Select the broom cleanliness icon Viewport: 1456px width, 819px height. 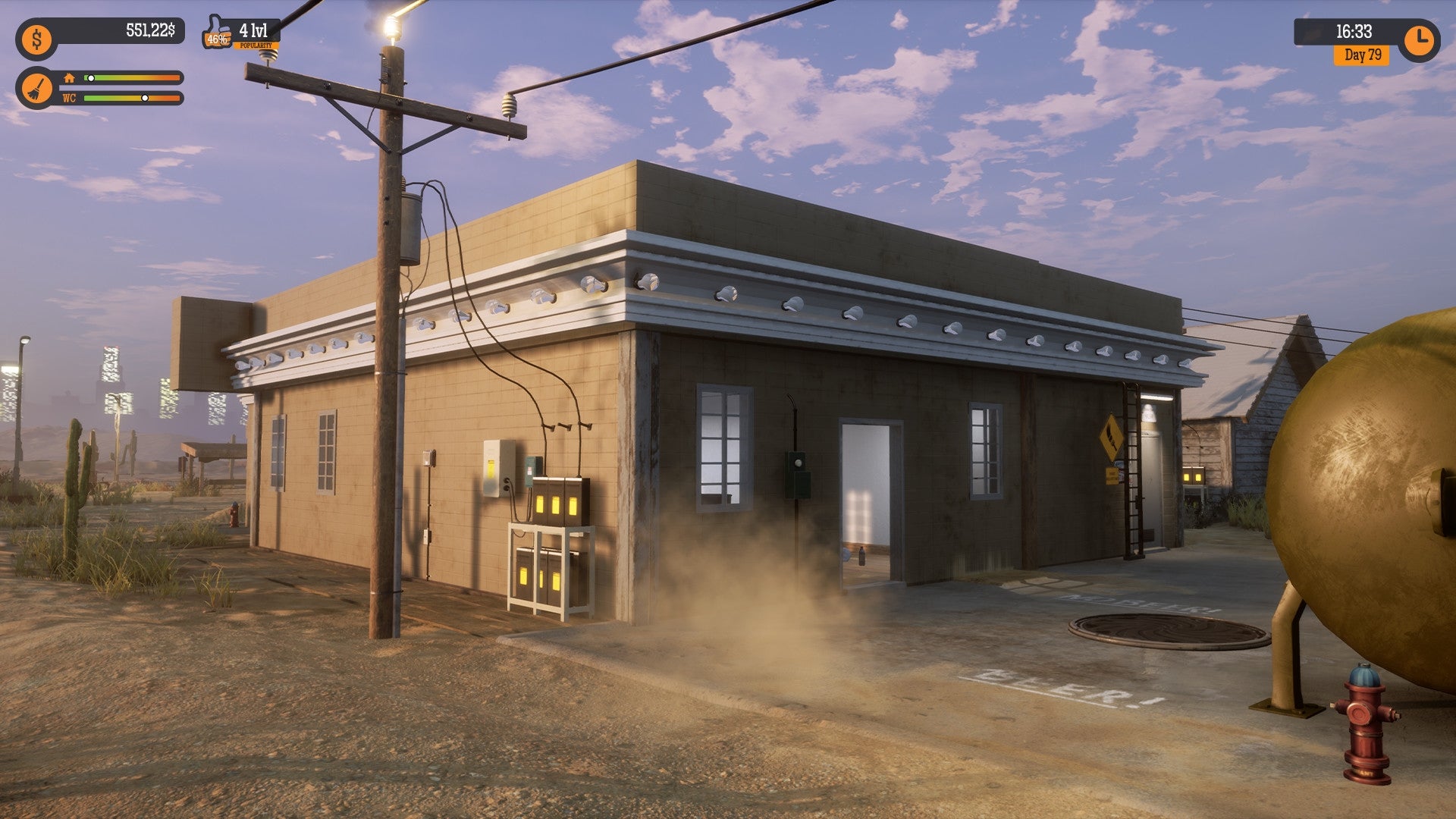(37, 86)
